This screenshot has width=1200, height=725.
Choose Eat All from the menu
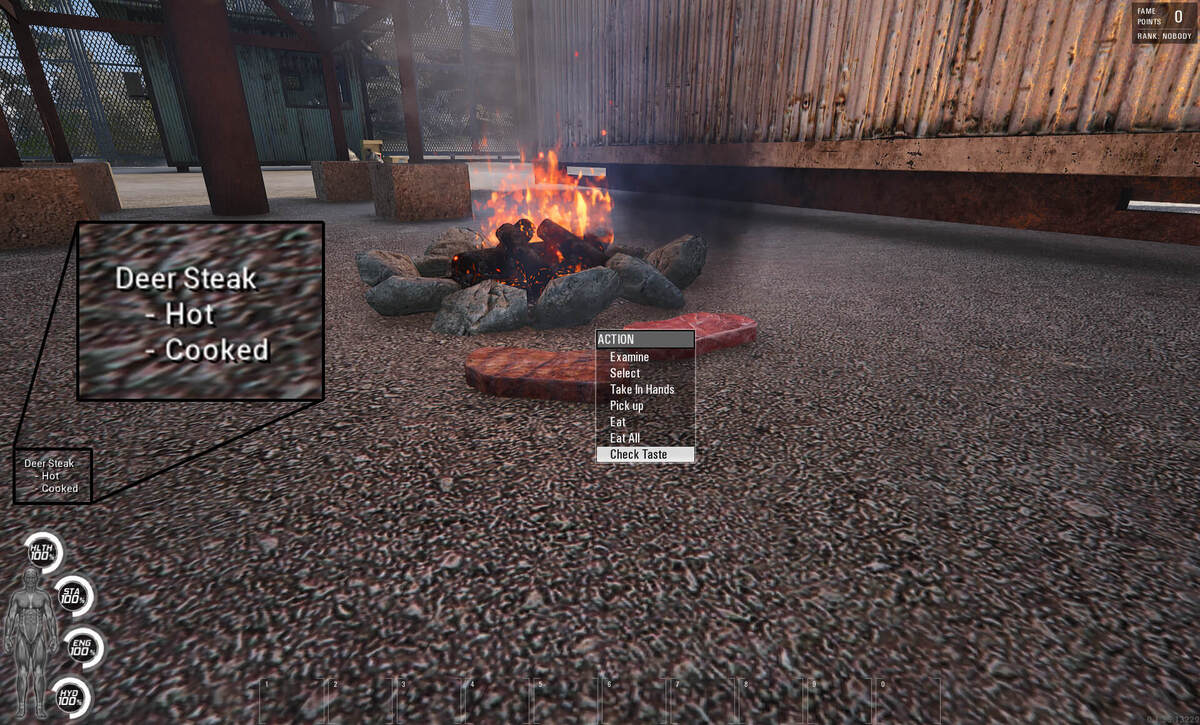point(625,438)
